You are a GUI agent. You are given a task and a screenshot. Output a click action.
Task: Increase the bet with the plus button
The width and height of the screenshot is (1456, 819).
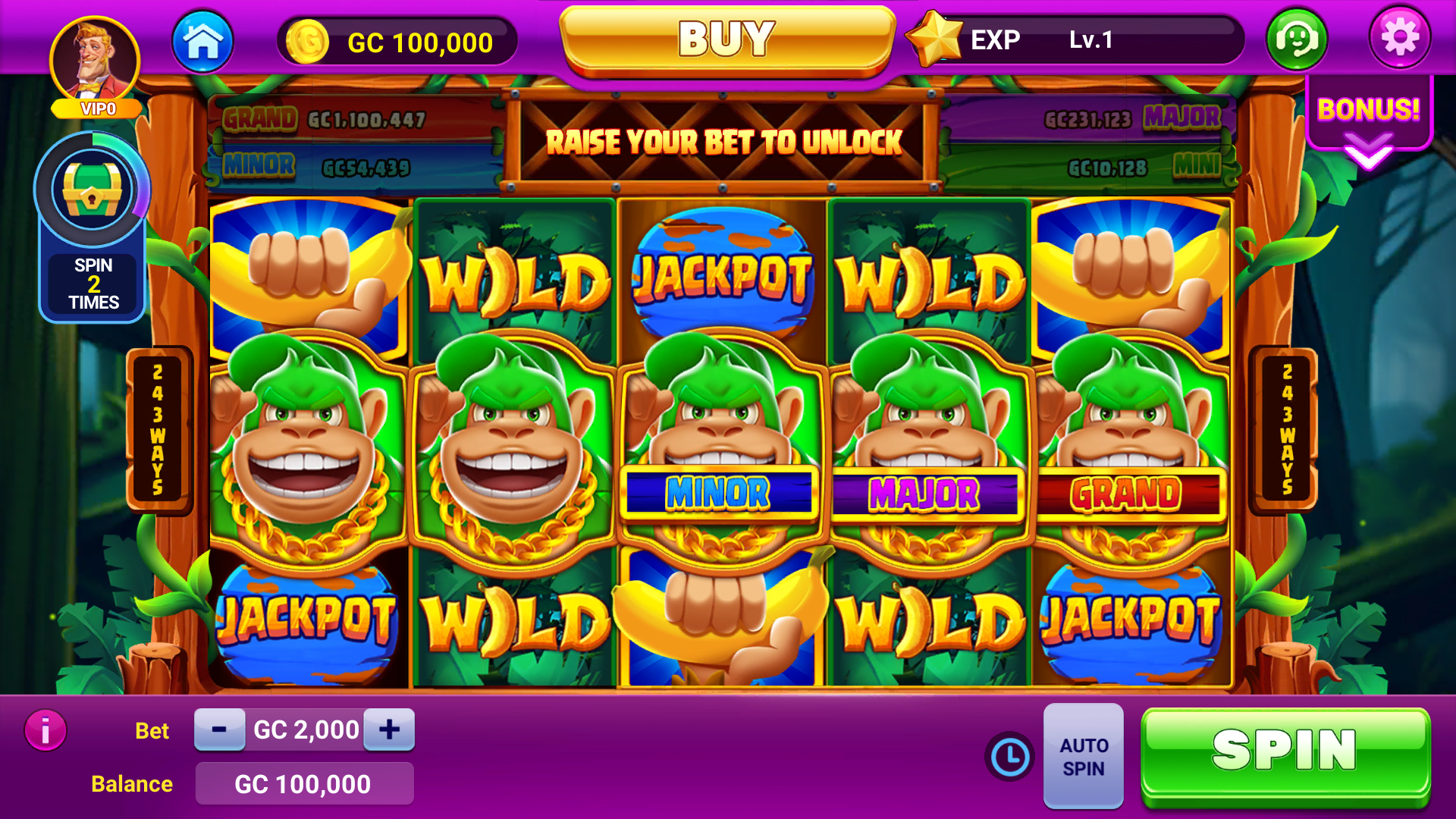(389, 730)
